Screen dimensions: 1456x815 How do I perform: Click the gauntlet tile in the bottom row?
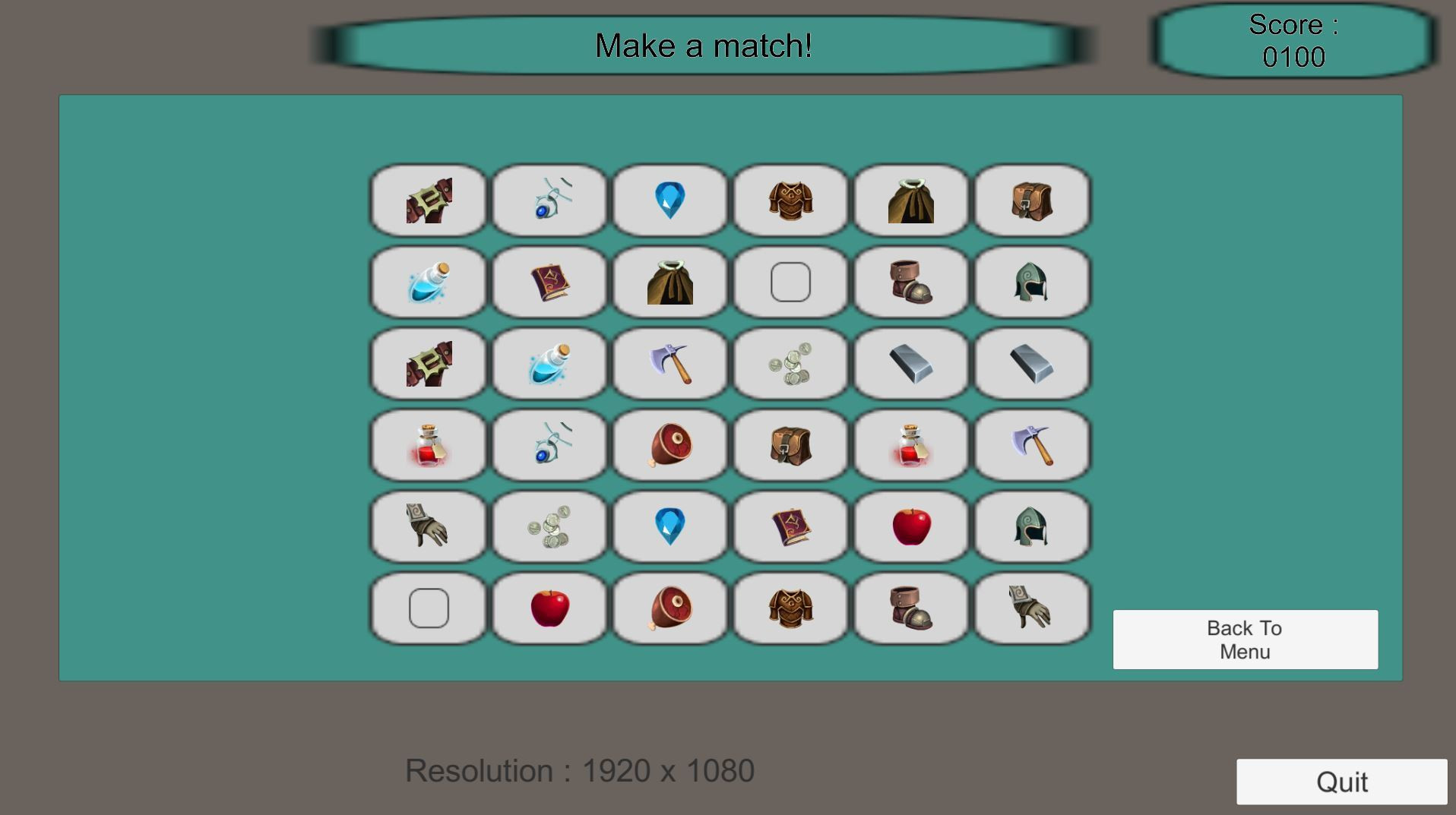1031,608
